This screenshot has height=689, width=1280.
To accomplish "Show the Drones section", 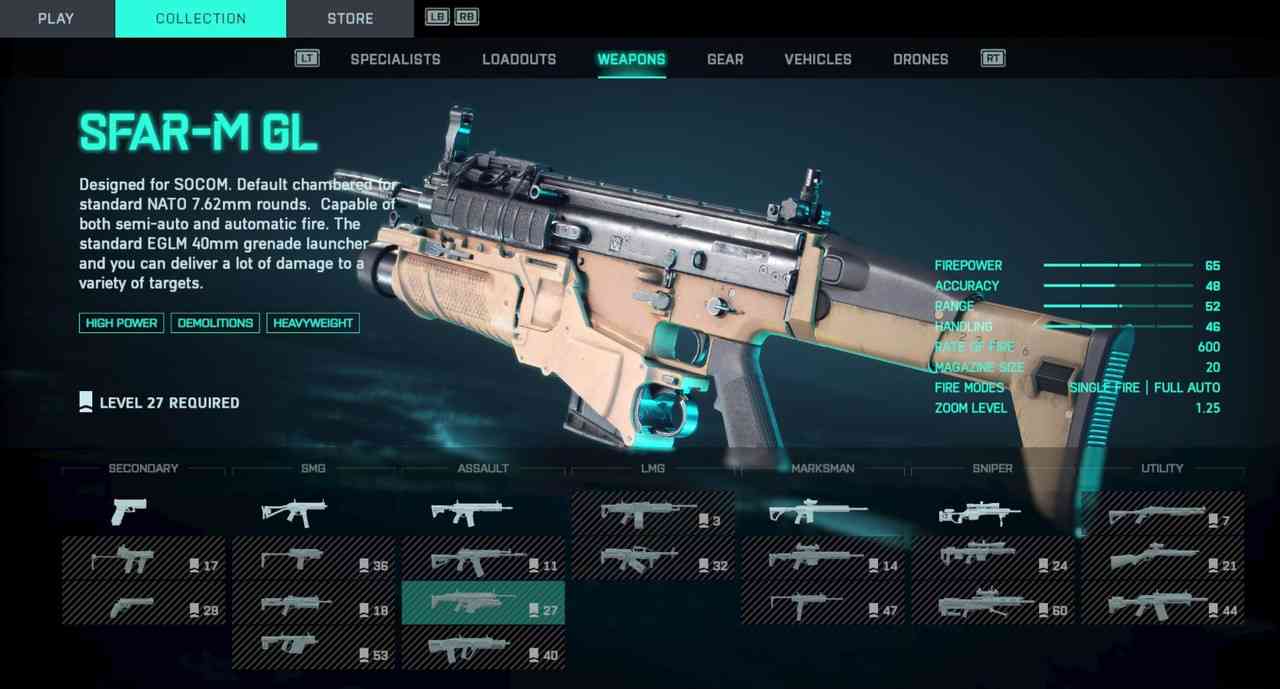I will click(921, 59).
